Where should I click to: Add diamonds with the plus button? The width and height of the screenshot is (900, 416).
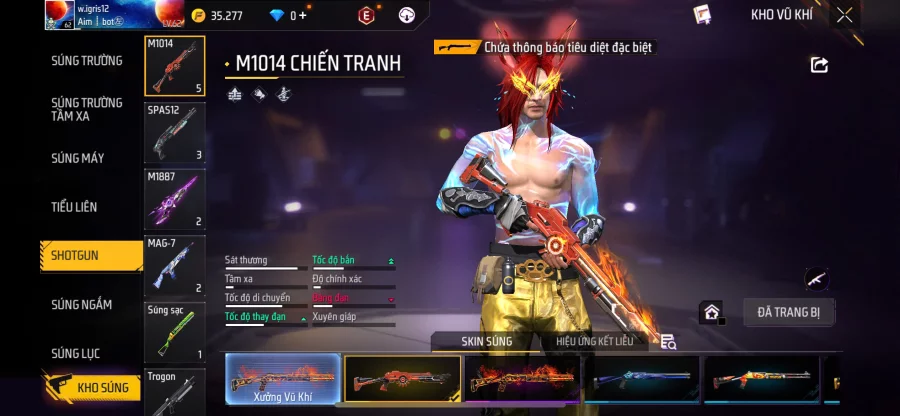click(x=303, y=16)
